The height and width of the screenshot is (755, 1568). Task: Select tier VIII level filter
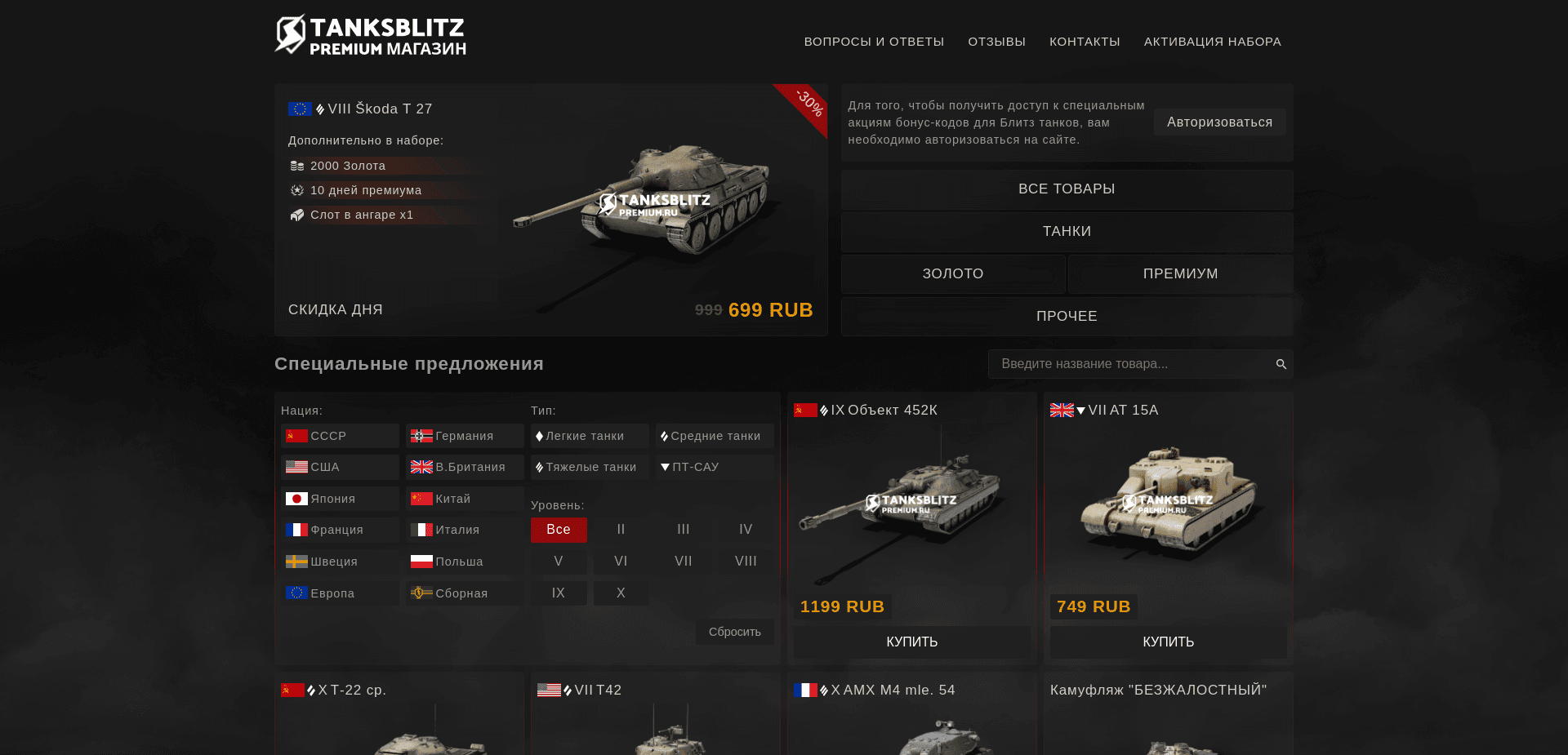744,561
